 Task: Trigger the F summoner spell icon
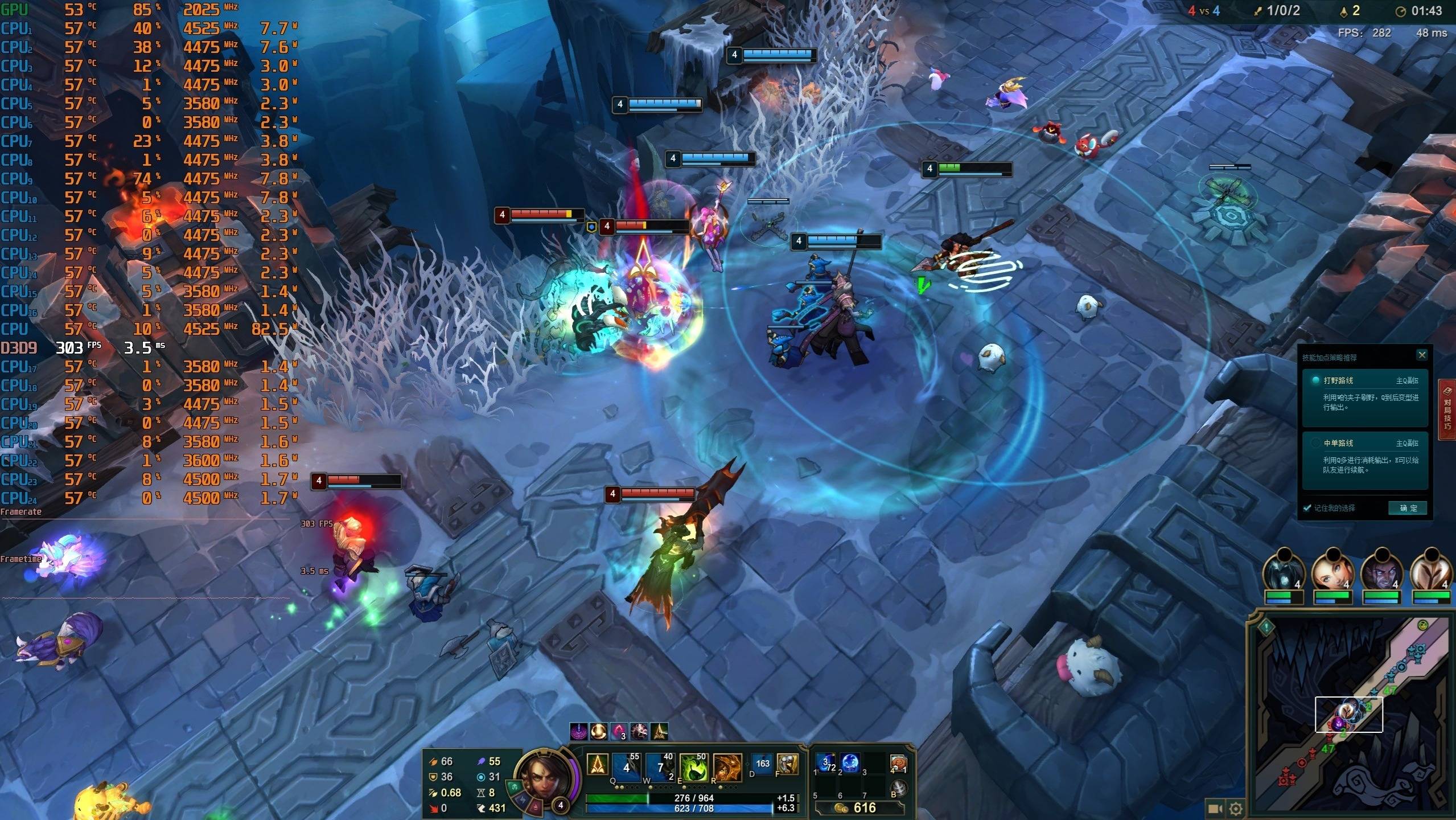point(787,764)
